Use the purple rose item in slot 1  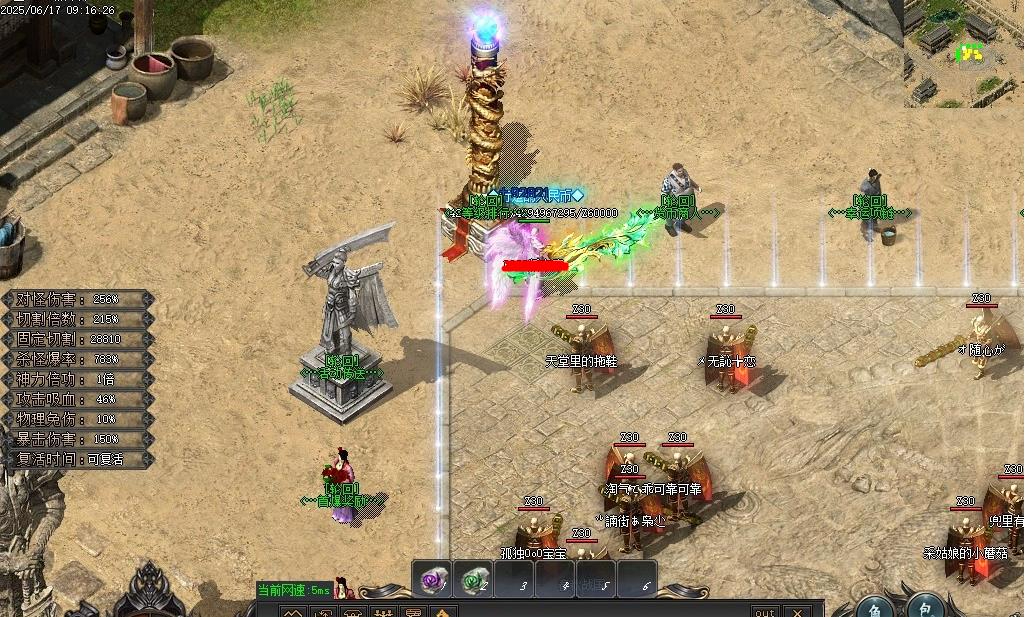(431, 580)
